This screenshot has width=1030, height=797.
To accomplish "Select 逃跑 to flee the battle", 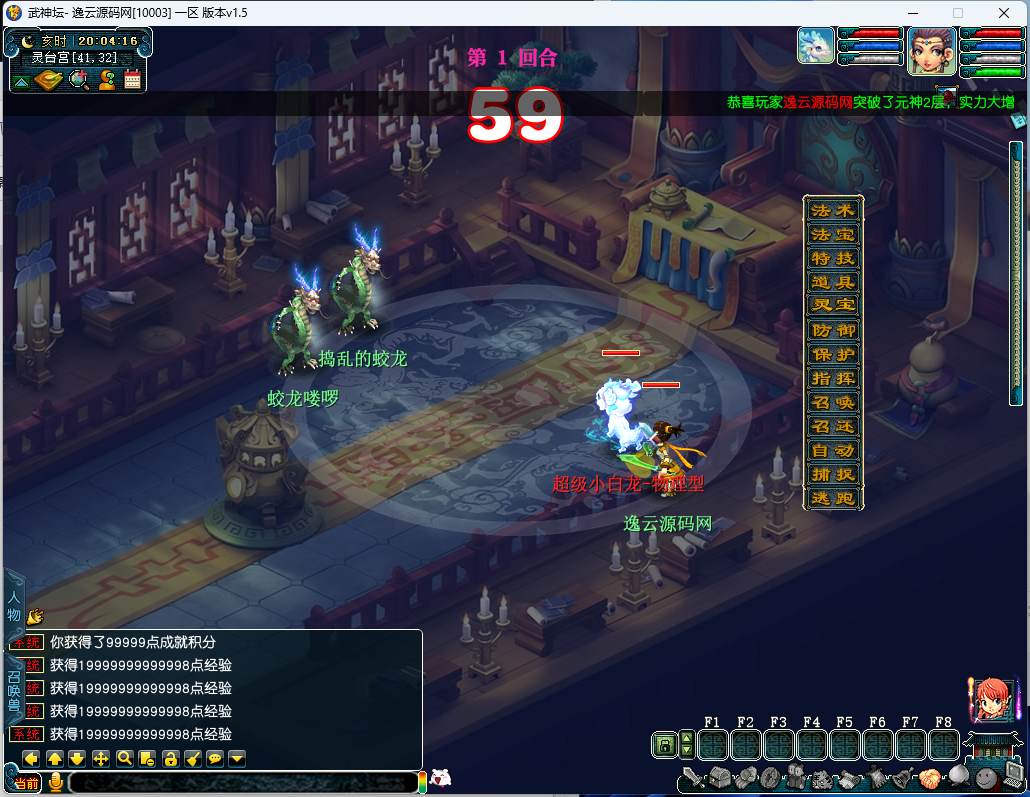I will click(833, 499).
